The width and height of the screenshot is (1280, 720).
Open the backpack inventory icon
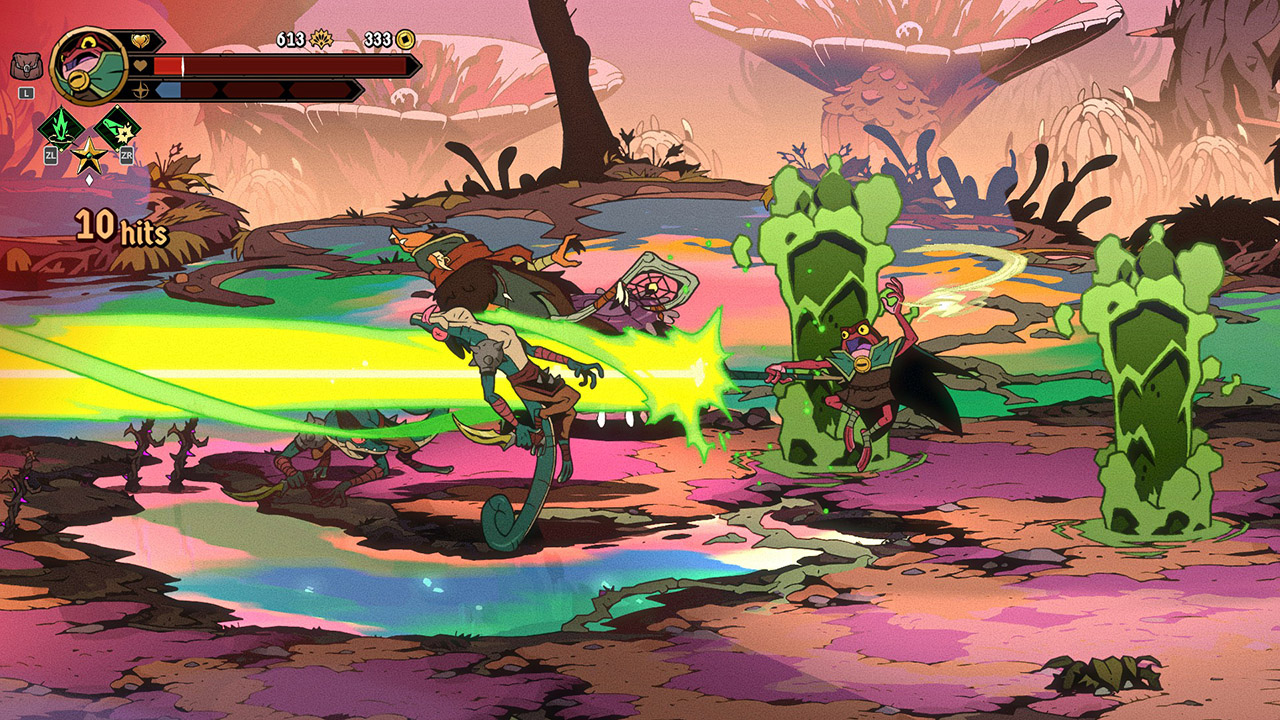26,65
